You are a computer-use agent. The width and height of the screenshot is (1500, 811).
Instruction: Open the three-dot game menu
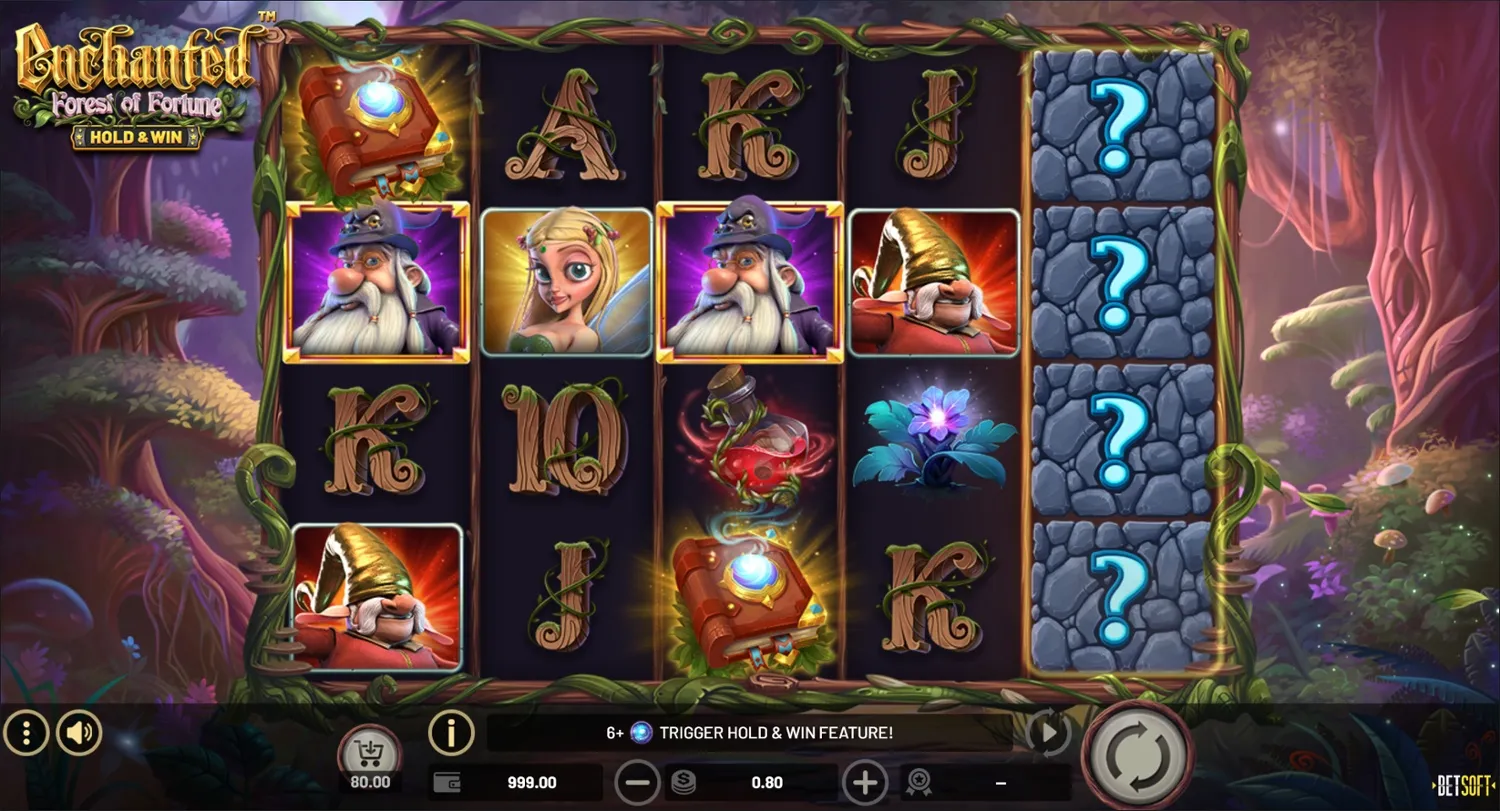point(27,732)
